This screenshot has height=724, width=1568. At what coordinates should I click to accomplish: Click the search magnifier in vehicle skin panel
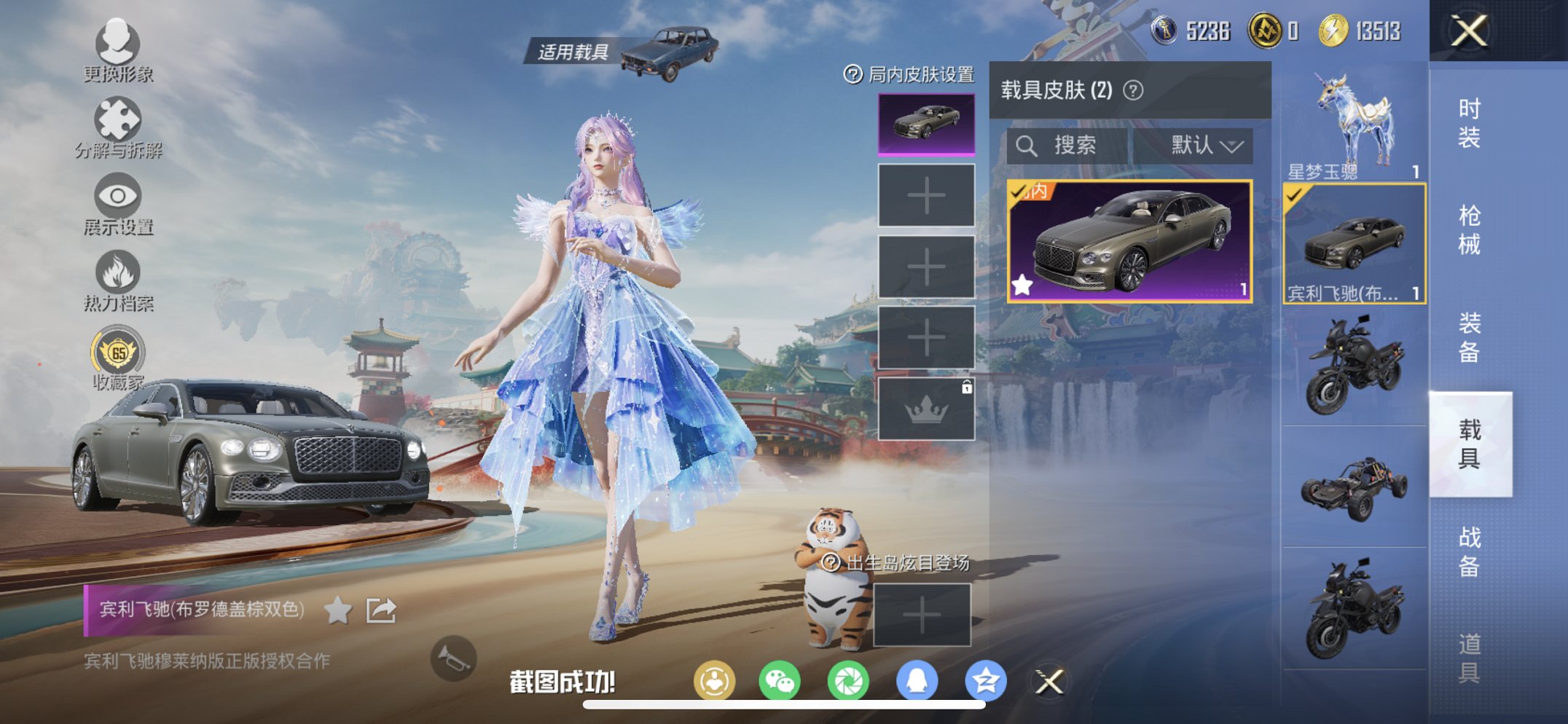pyautogui.click(x=1028, y=144)
